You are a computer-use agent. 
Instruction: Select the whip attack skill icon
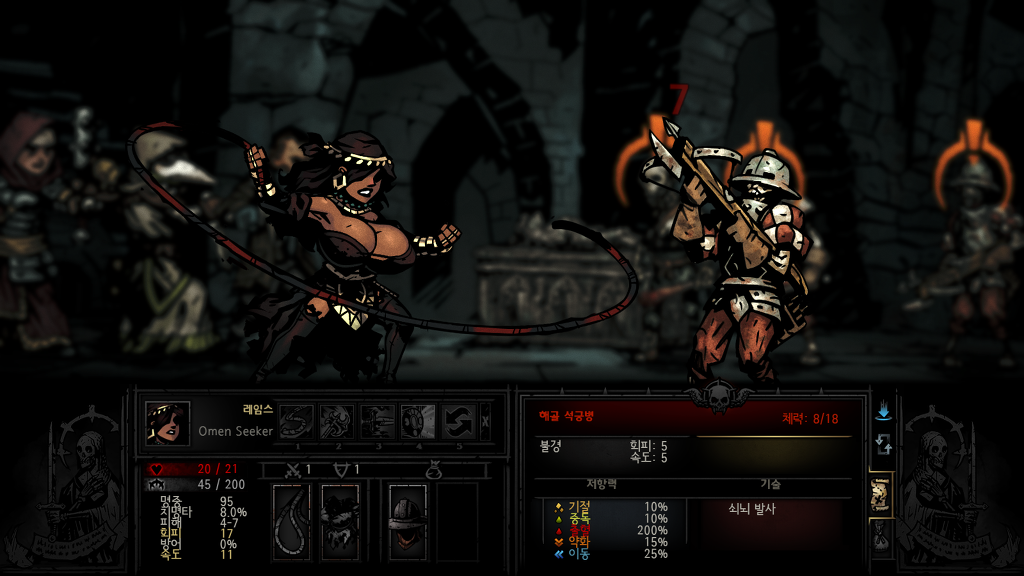click(297, 422)
